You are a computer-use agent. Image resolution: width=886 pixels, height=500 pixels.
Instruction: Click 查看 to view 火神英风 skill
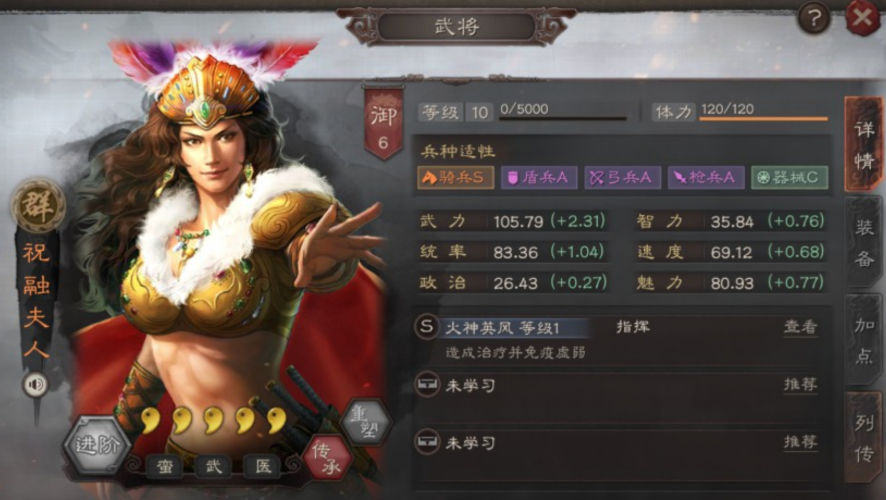click(799, 327)
